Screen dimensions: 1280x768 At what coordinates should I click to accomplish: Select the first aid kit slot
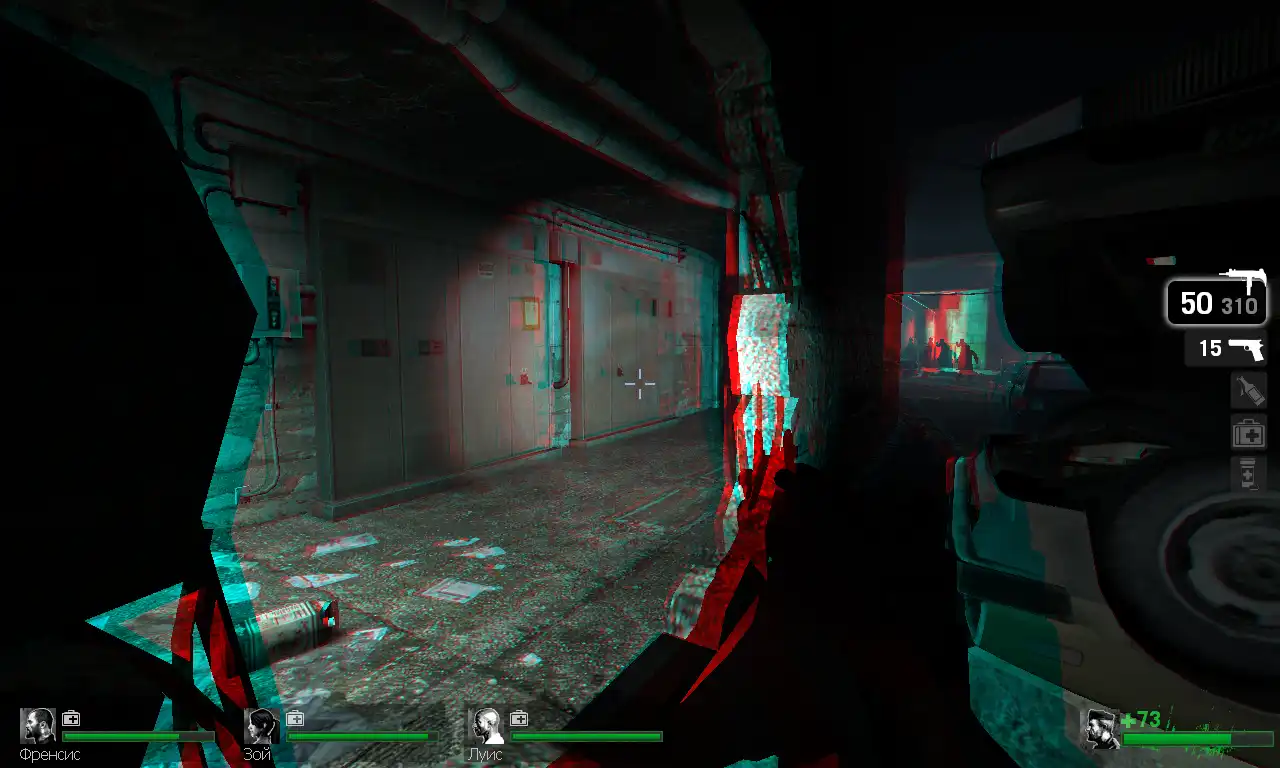coord(1249,434)
